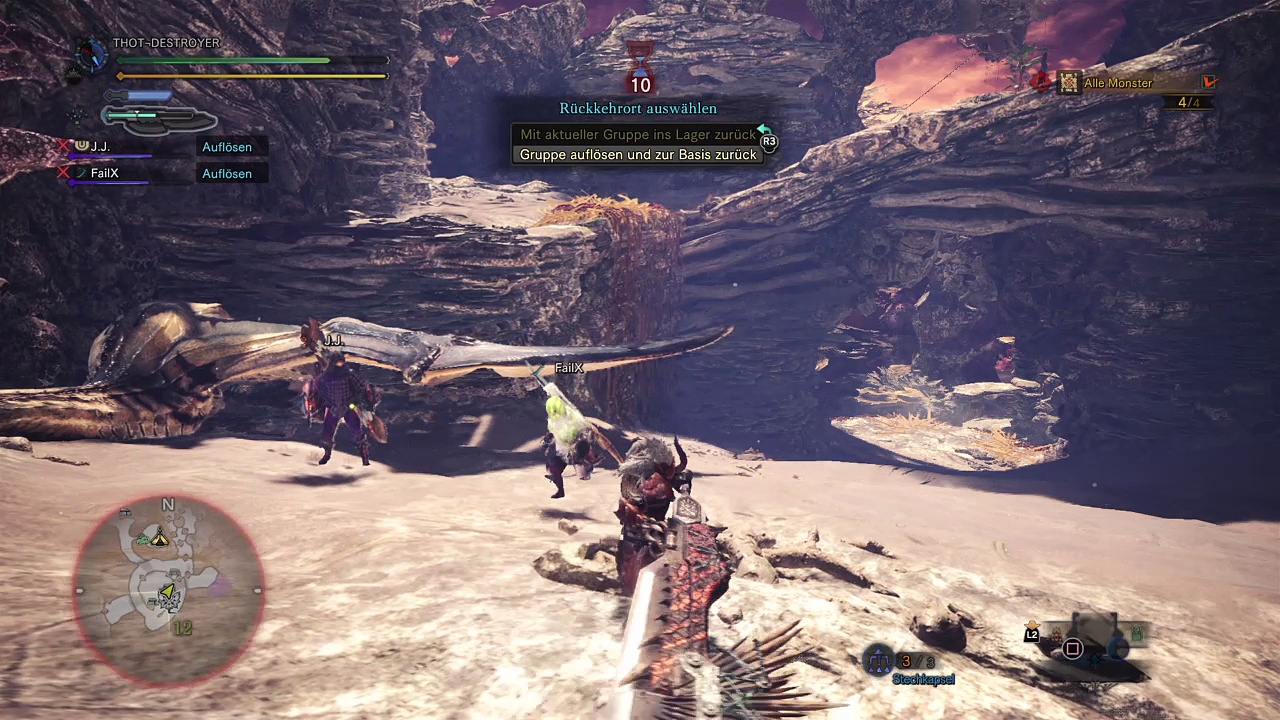
Task: Select party member J.J. in list
Action: tap(100, 147)
